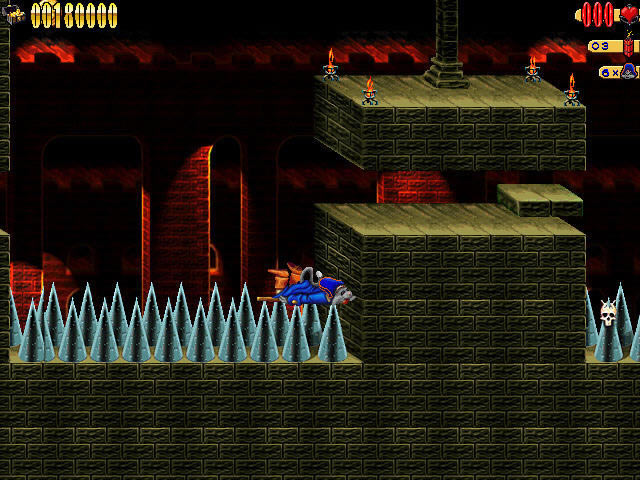Click the Claw head lives icon

[629, 72]
